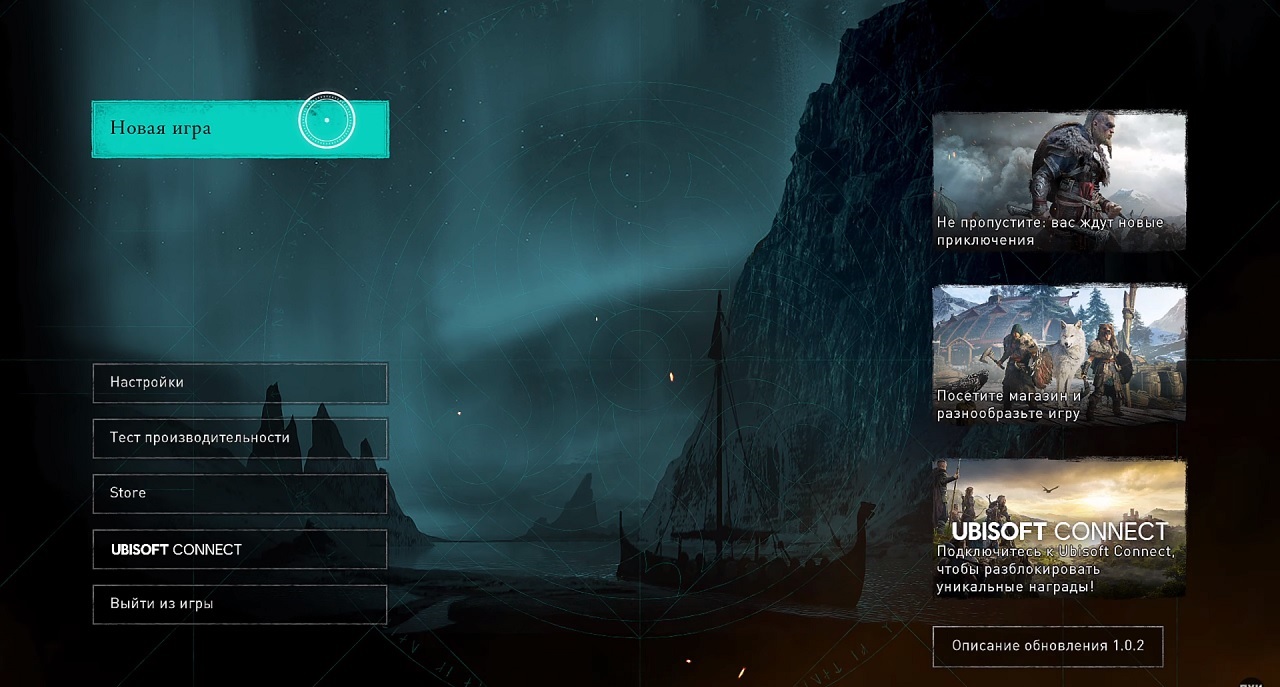Open the new adventures news tile
Screen dimensions: 1280x687
click(x=1059, y=181)
